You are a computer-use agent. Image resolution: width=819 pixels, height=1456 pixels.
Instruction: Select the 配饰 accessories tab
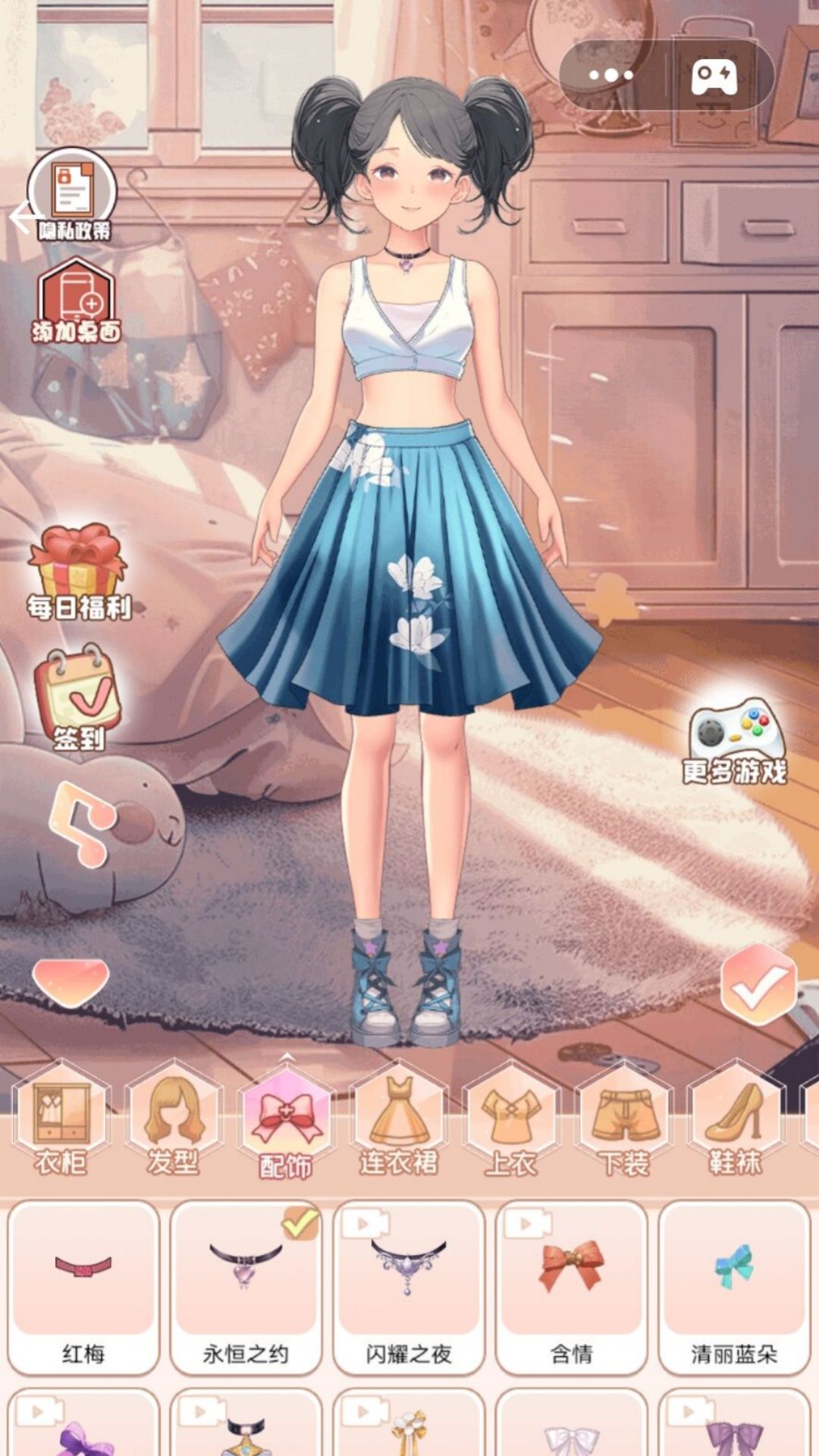[286, 1122]
